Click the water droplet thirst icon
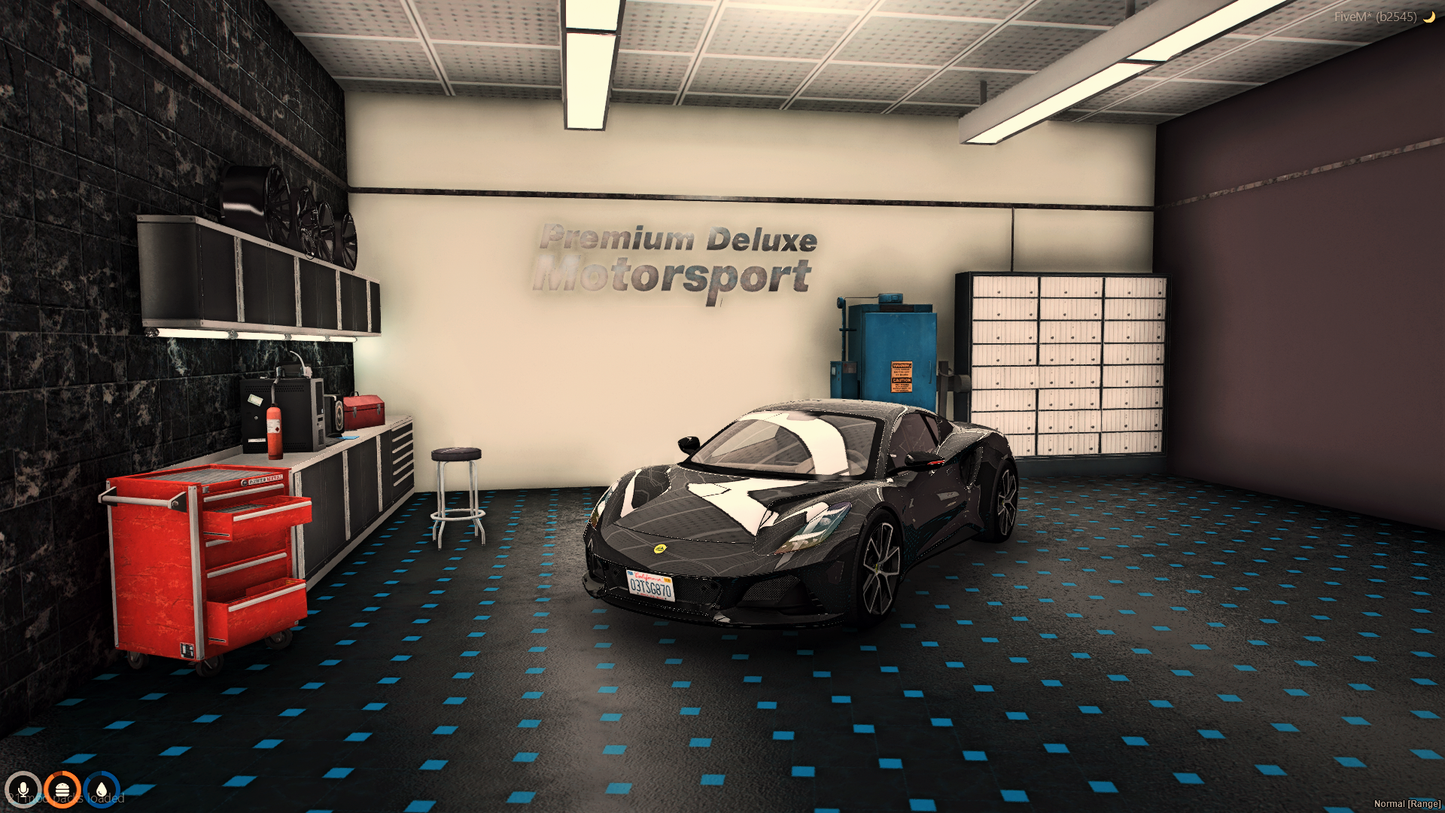The image size is (1445, 813). pyautogui.click(x=103, y=790)
